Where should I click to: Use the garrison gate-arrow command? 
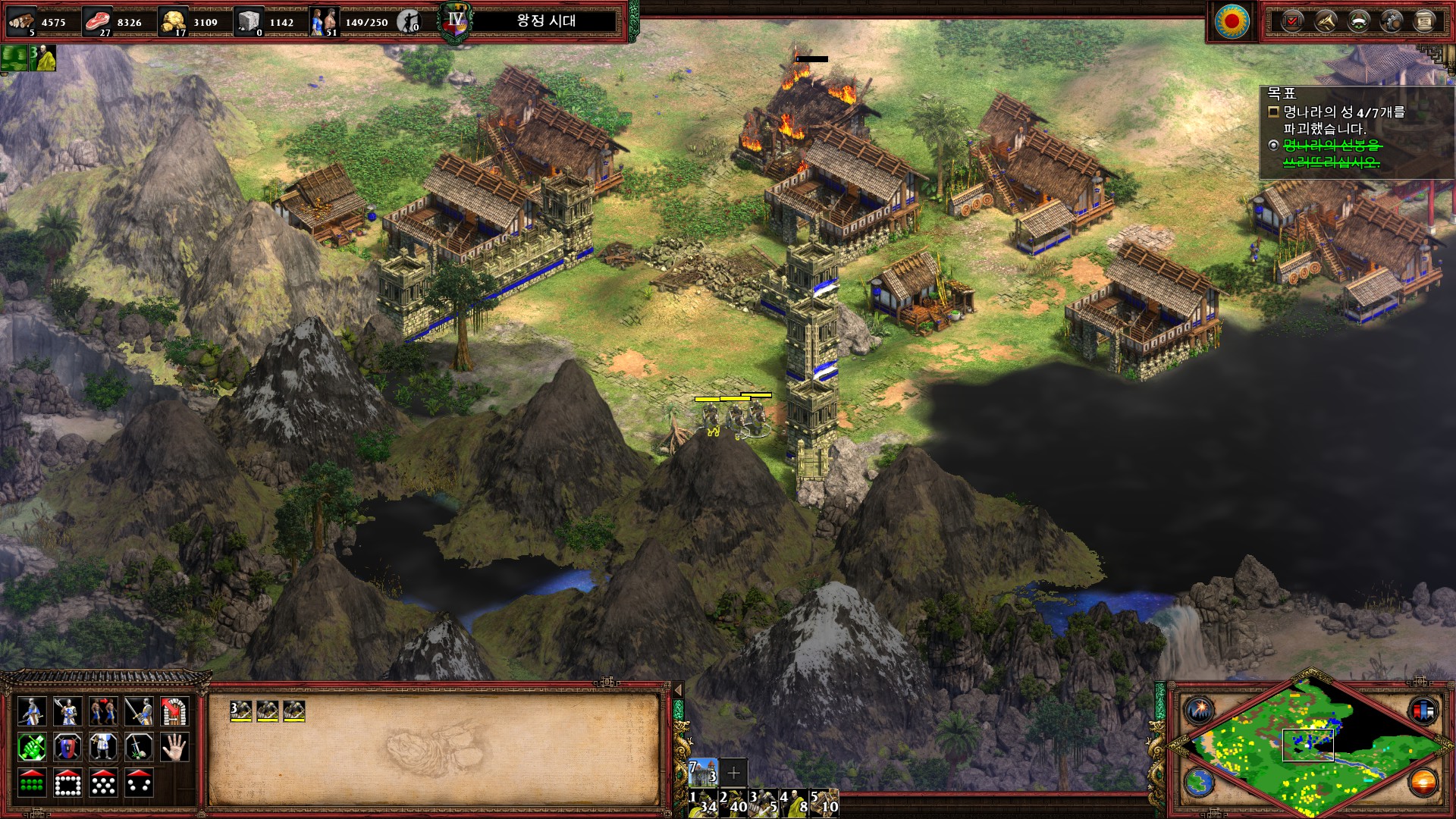174,711
